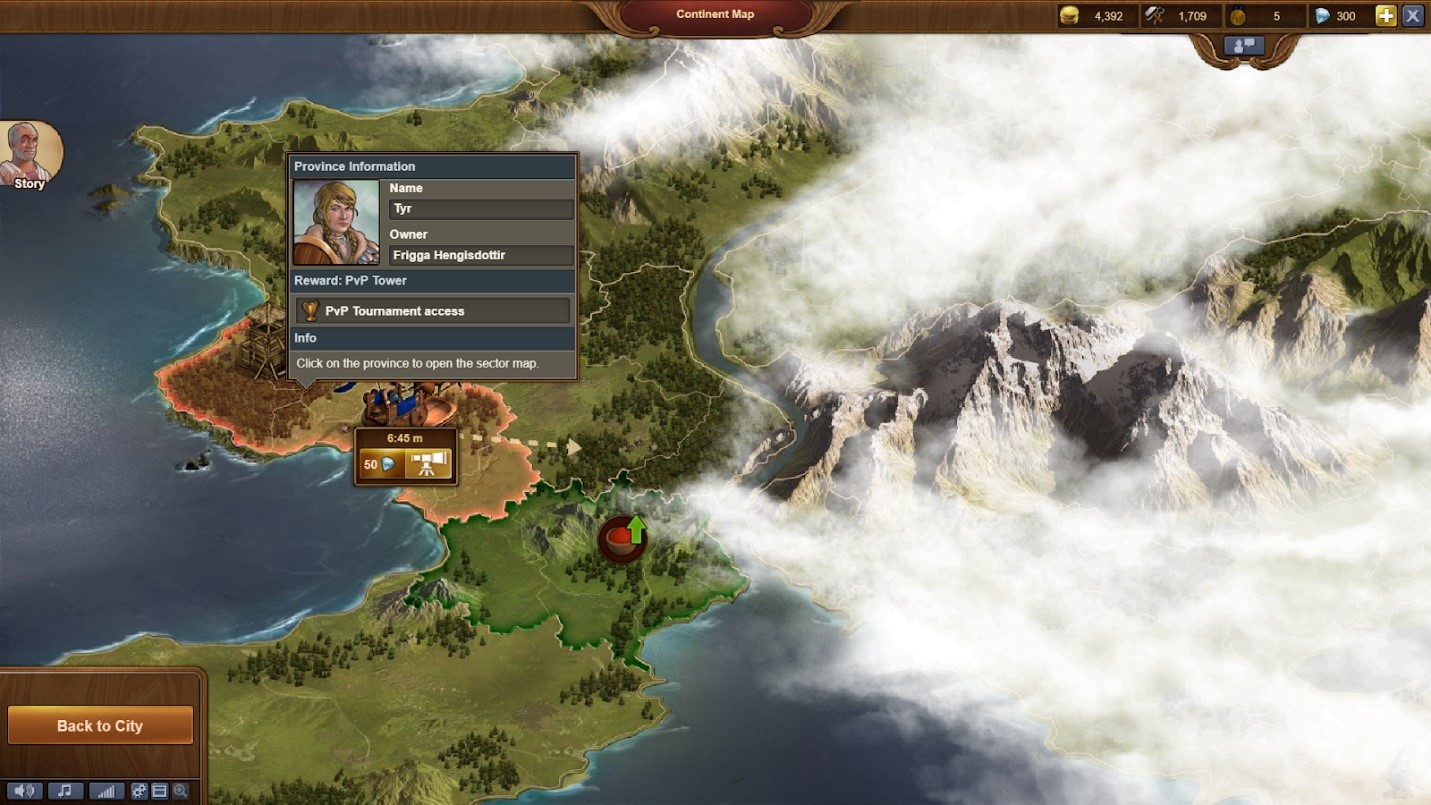Click the magnifier zoom button

tap(180, 791)
